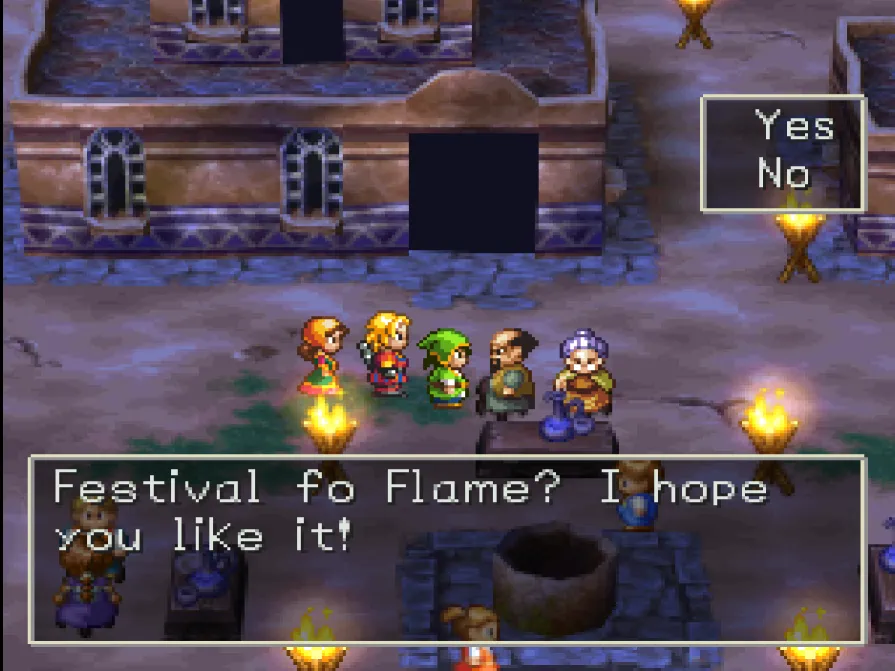Viewport: 895px width, 671px height.
Task: Choose Yes in the answer box
Action: pos(794,127)
